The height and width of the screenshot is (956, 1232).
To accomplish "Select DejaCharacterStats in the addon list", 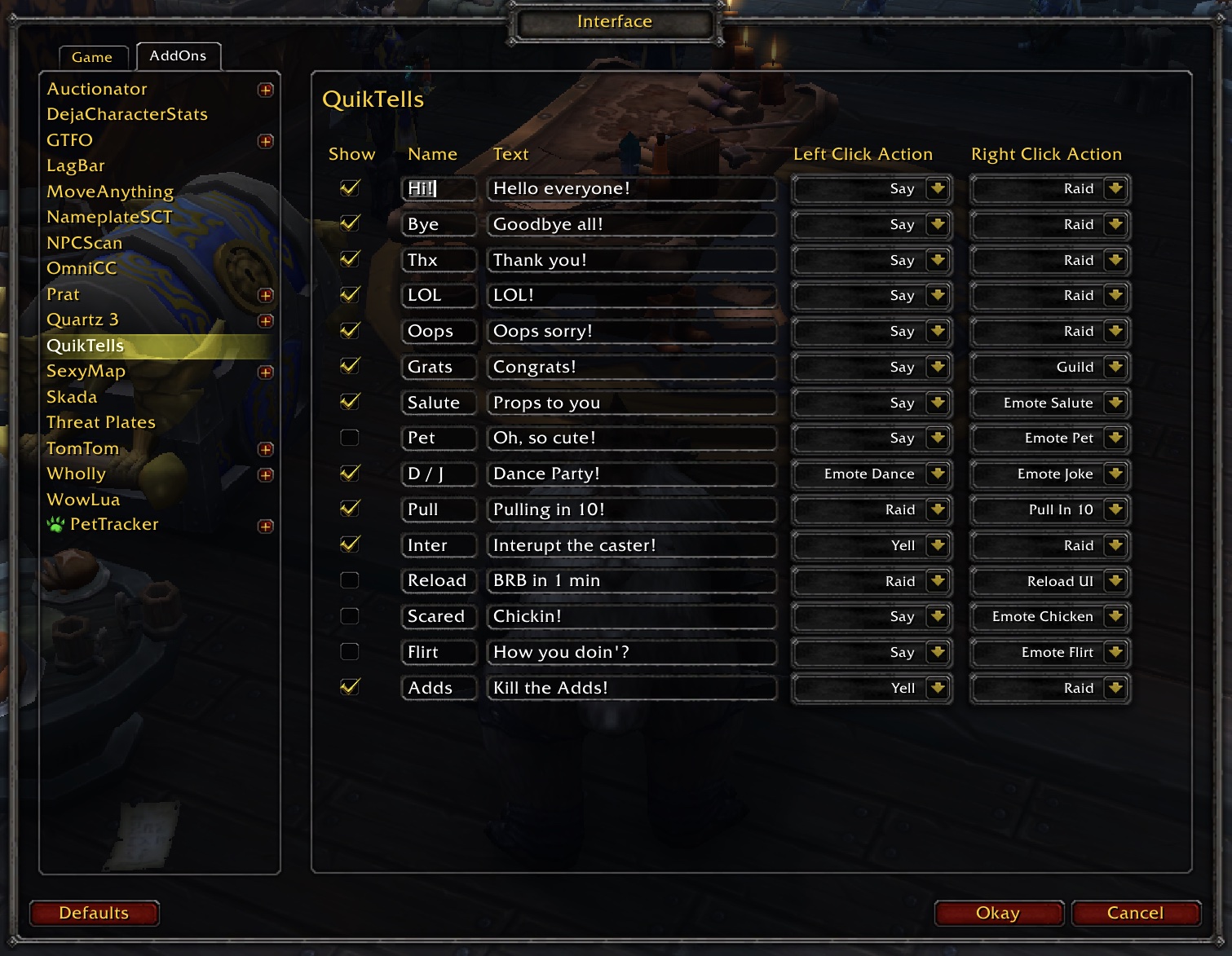I will point(127,114).
